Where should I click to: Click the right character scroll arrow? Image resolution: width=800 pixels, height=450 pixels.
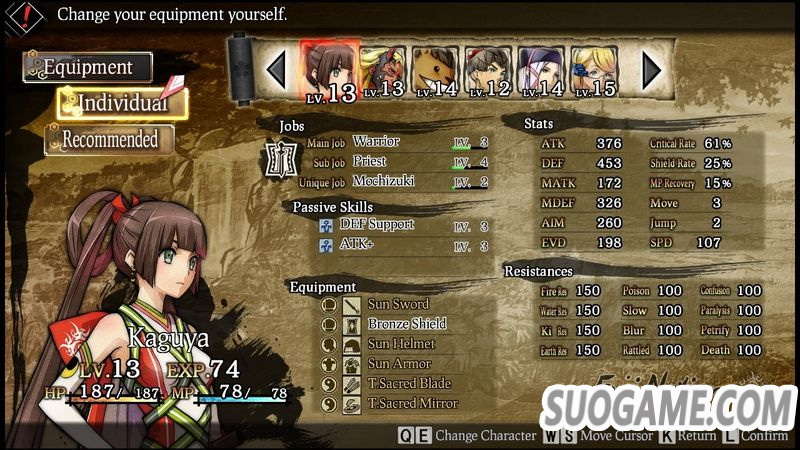[x=651, y=70]
